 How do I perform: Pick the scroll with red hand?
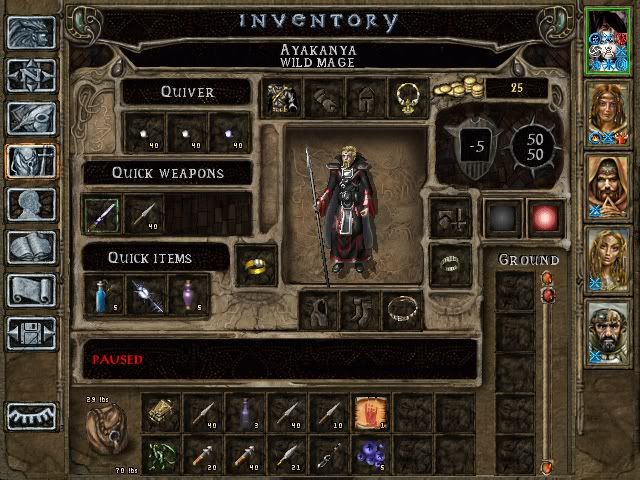coord(370,412)
